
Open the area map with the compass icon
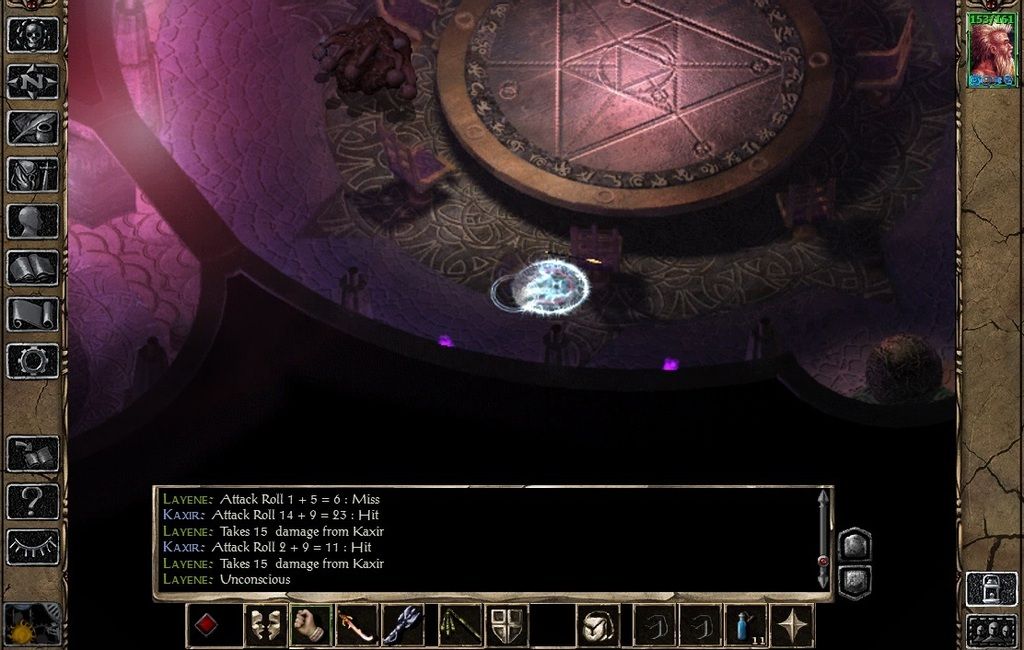[33, 81]
